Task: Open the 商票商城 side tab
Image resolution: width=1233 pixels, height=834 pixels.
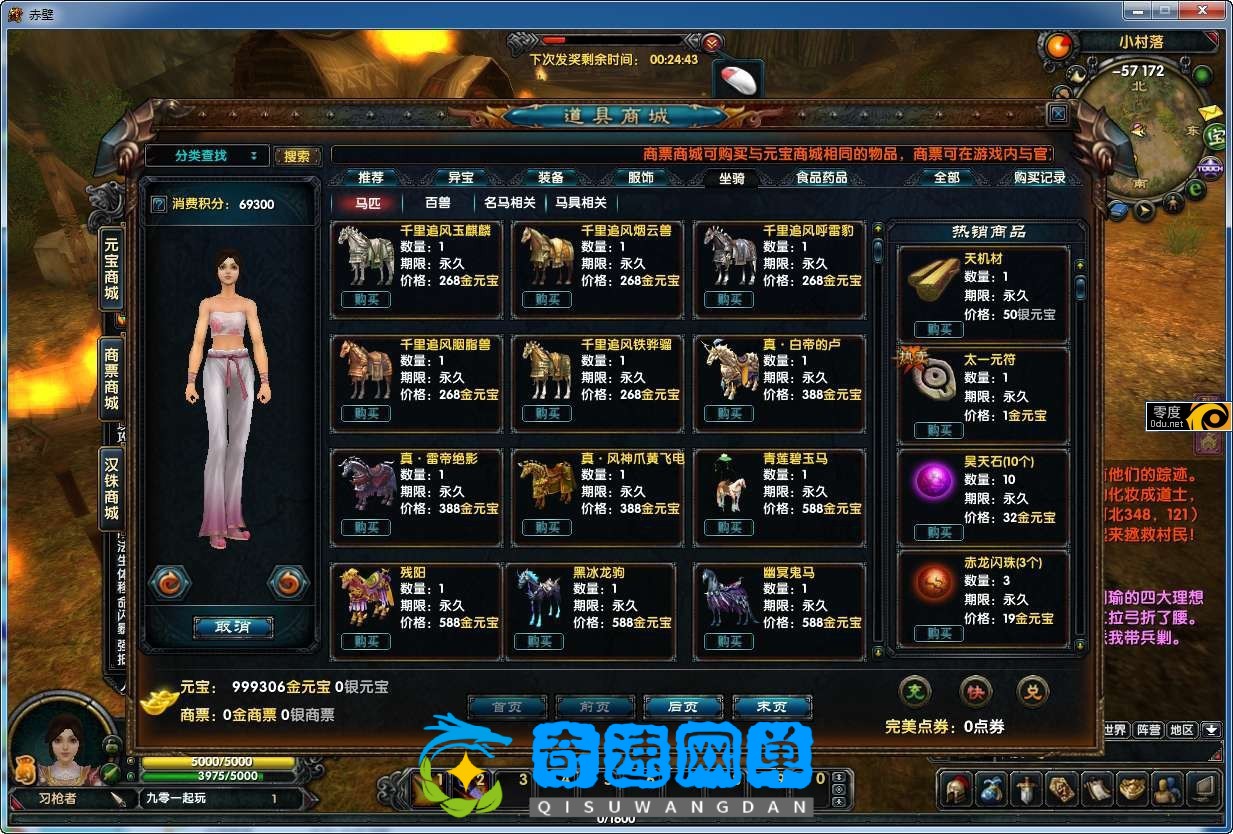Action: 112,378
